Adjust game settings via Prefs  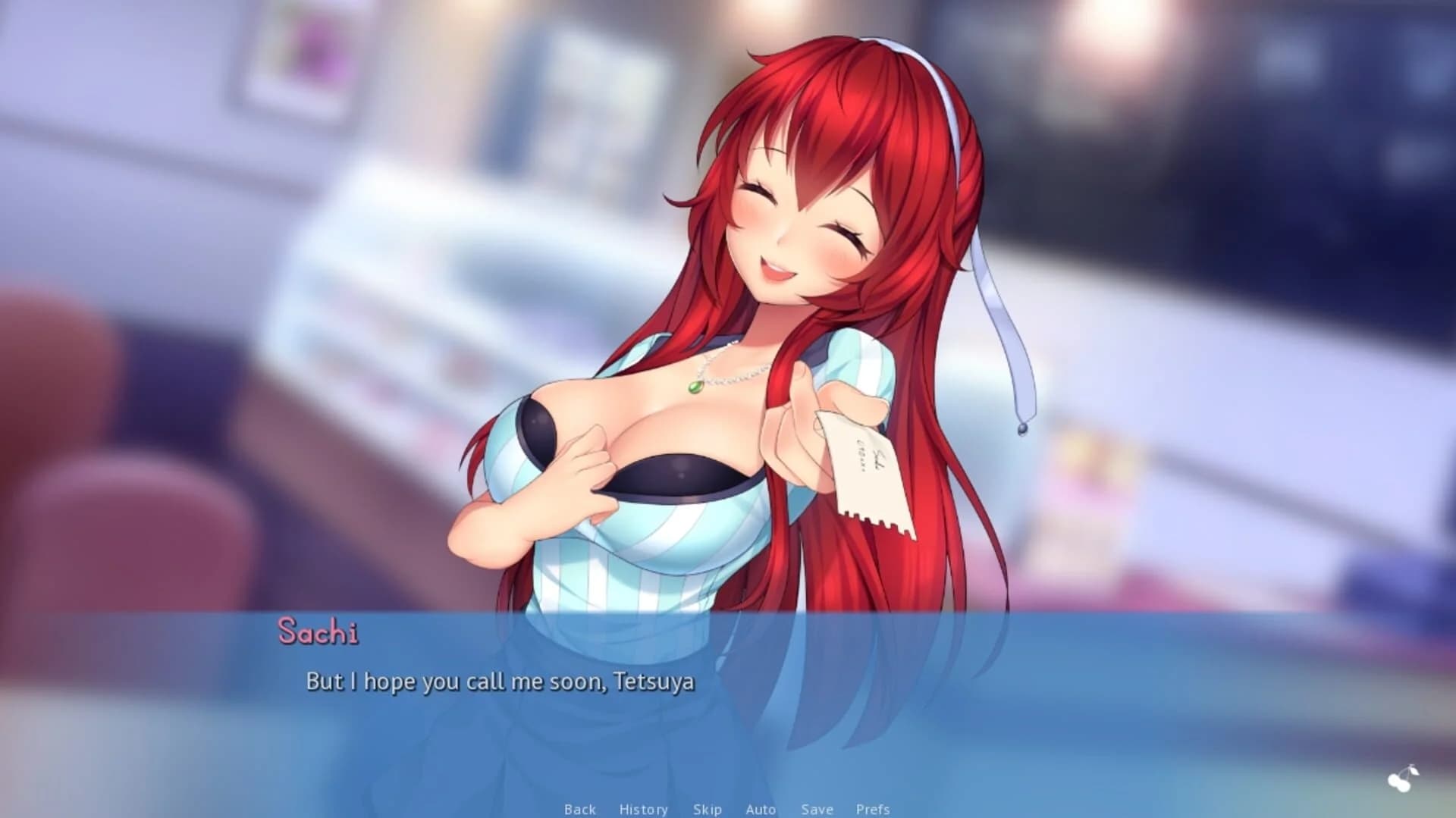872,808
